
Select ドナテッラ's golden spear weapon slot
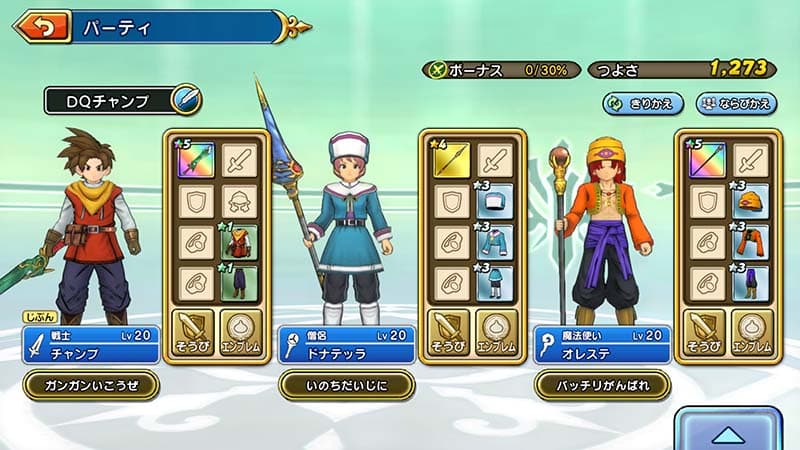(x=452, y=159)
